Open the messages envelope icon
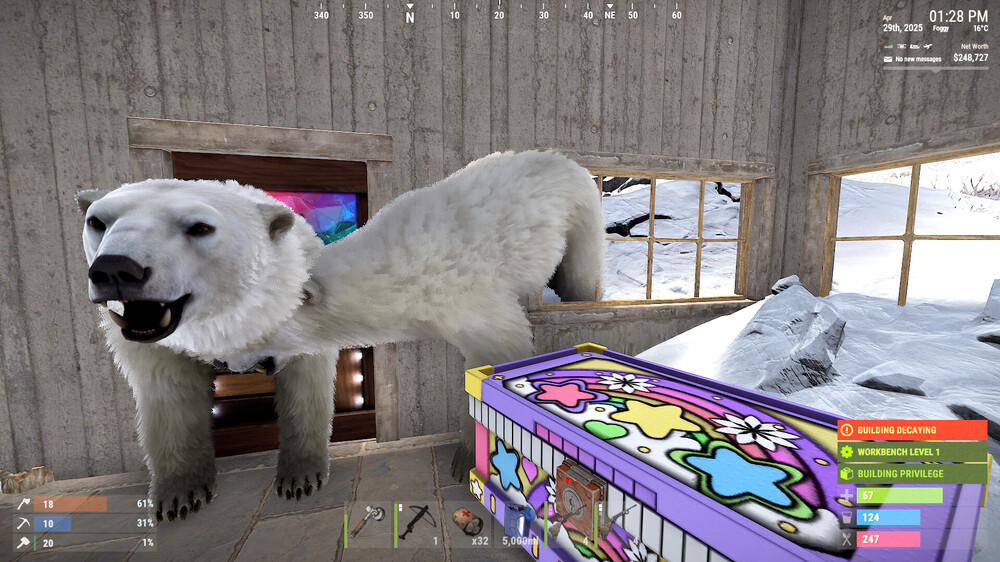This screenshot has height=562, width=1000. 887,59
